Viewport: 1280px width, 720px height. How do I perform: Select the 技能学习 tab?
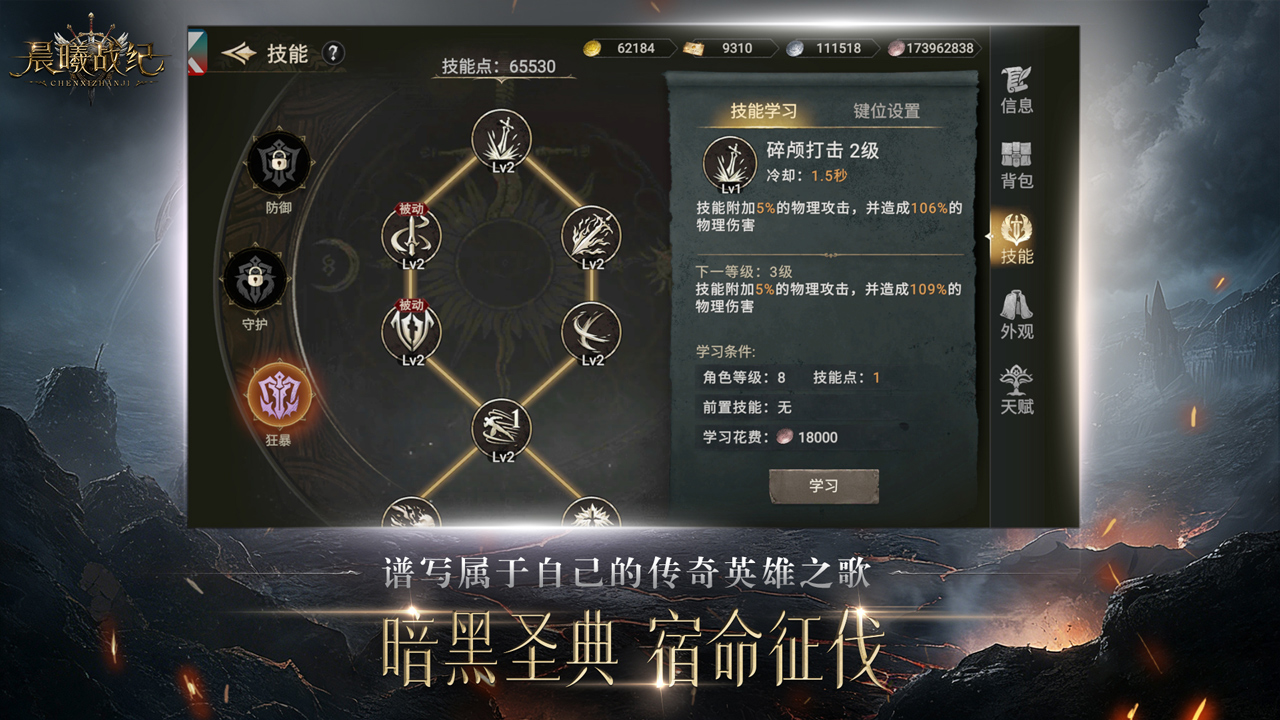coord(763,111)
